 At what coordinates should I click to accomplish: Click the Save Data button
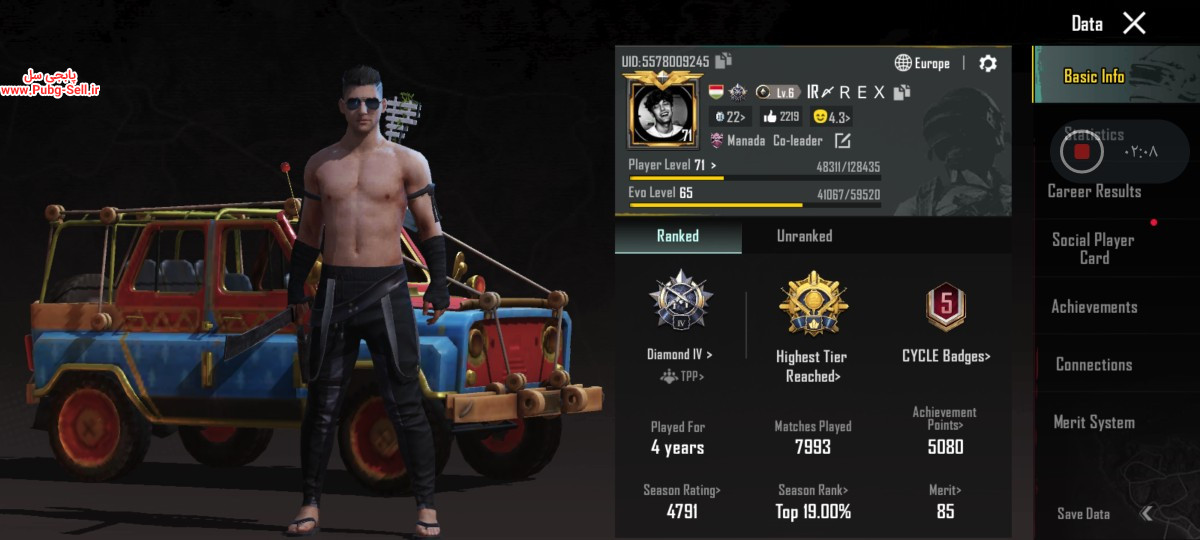coord(1084,513)
